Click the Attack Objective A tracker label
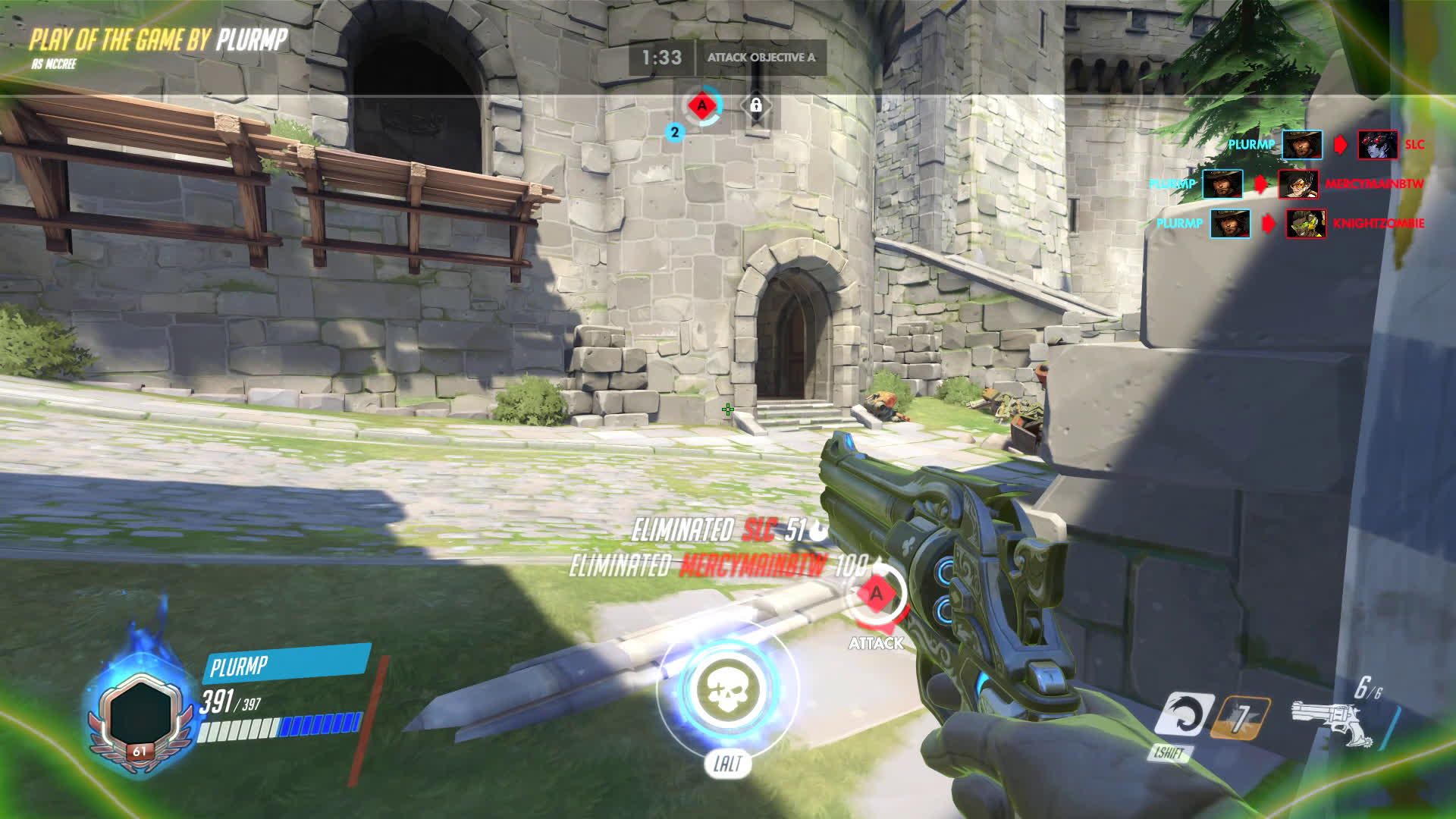1456x819 pixels. click(761, 58)
